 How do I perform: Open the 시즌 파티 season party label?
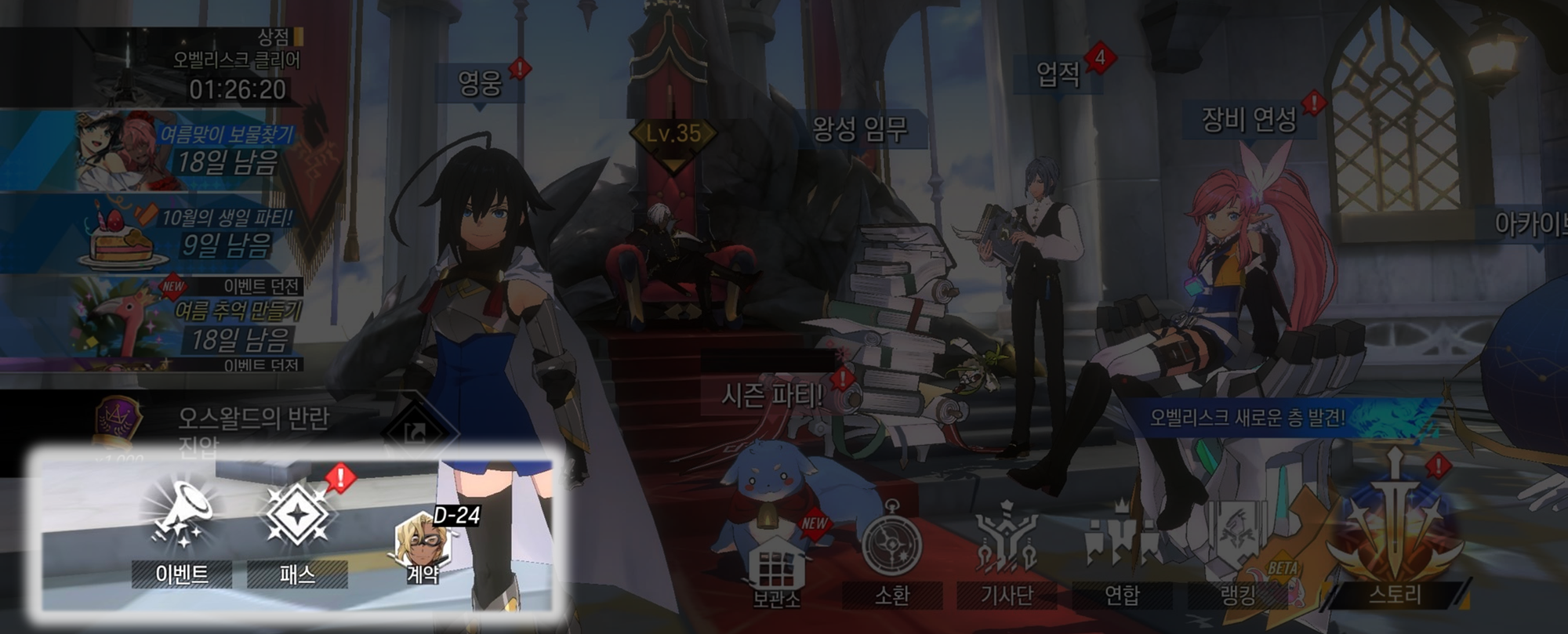pyautogui.click(x=772, y=396)
